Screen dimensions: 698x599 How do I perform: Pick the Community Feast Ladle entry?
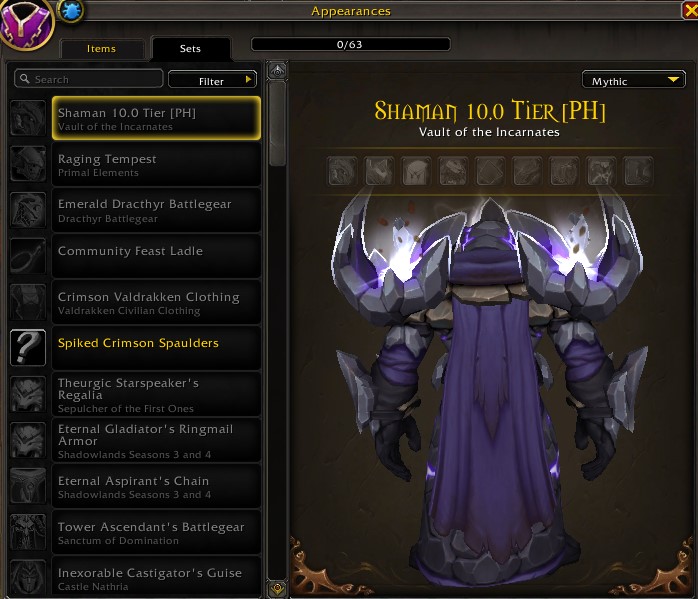155,256
